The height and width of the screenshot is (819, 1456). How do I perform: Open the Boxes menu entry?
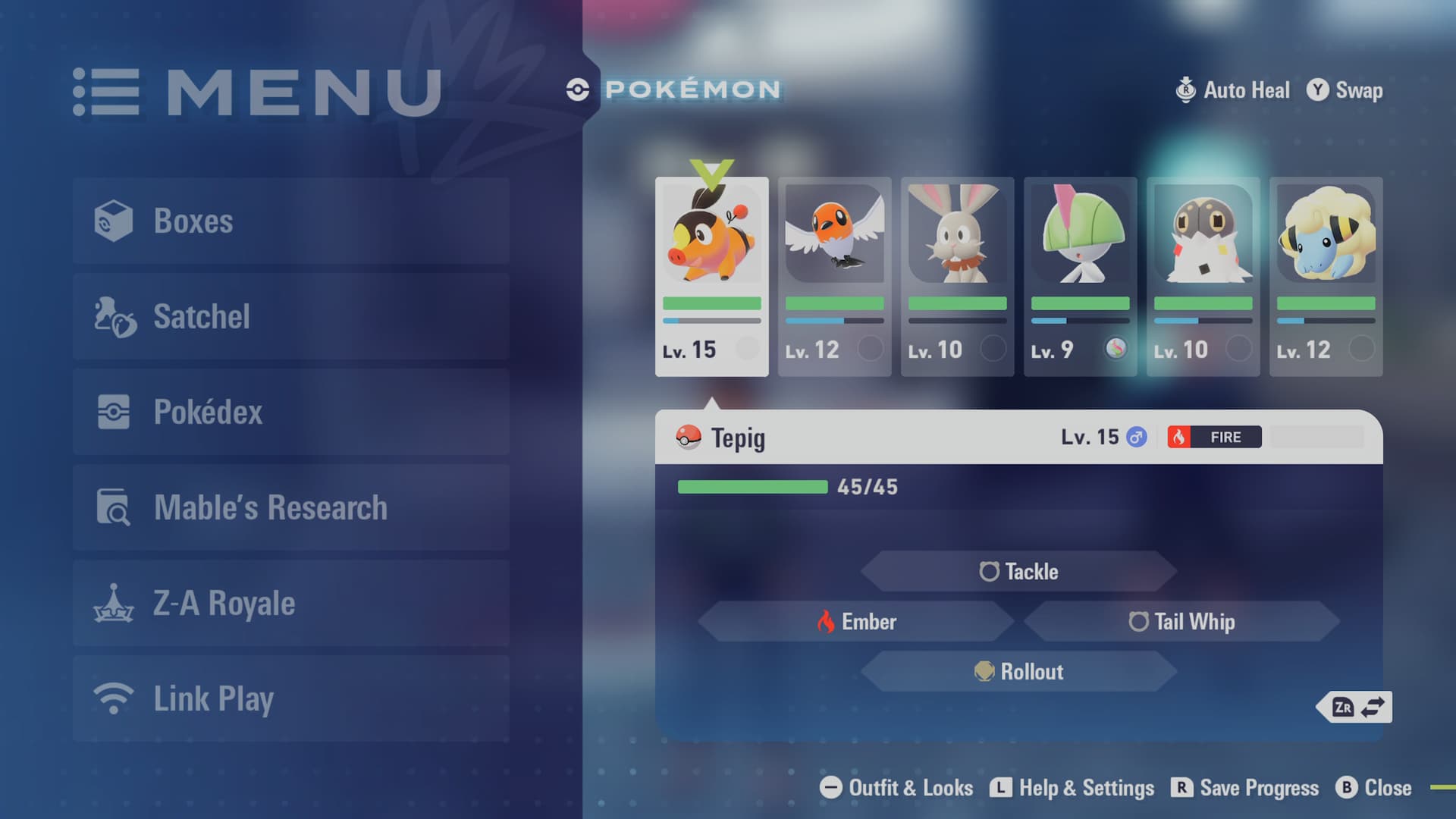coord(291,221)
